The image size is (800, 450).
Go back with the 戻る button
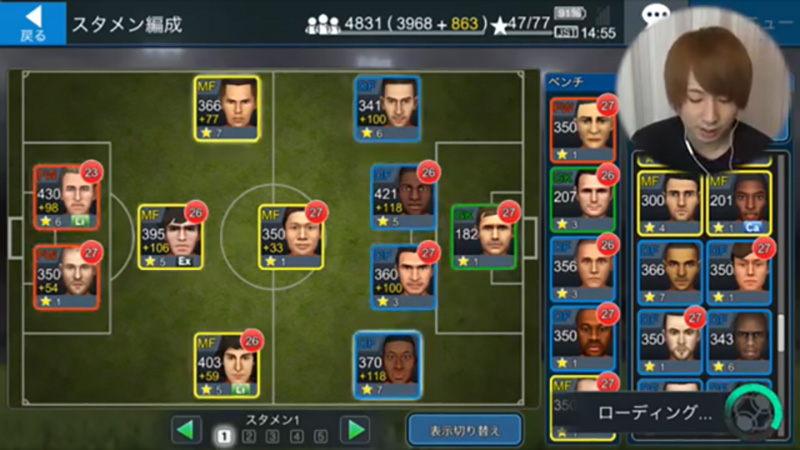33,22
